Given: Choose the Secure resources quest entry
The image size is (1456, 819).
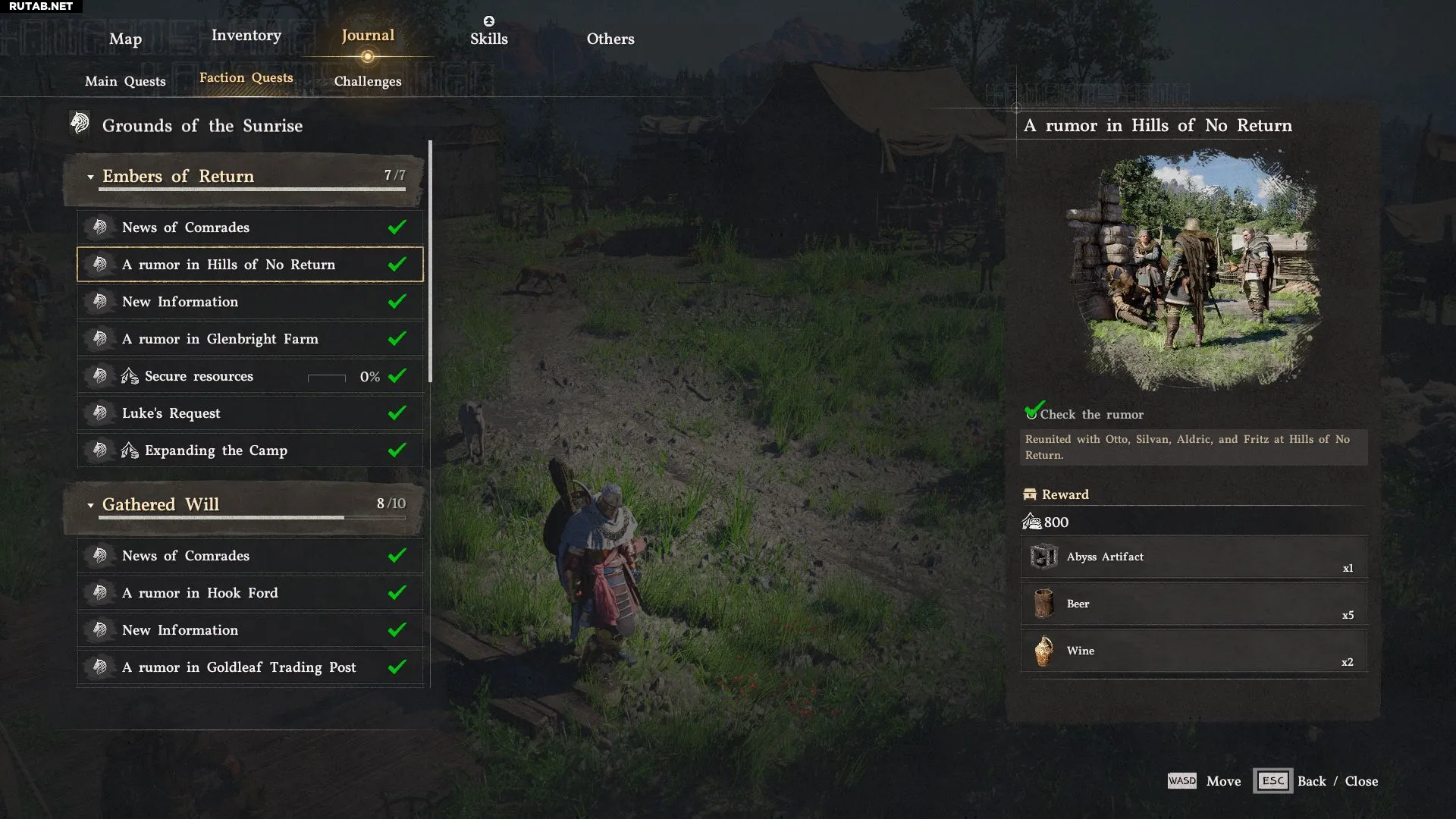Looking at the screenshot, I should [250, 376].
